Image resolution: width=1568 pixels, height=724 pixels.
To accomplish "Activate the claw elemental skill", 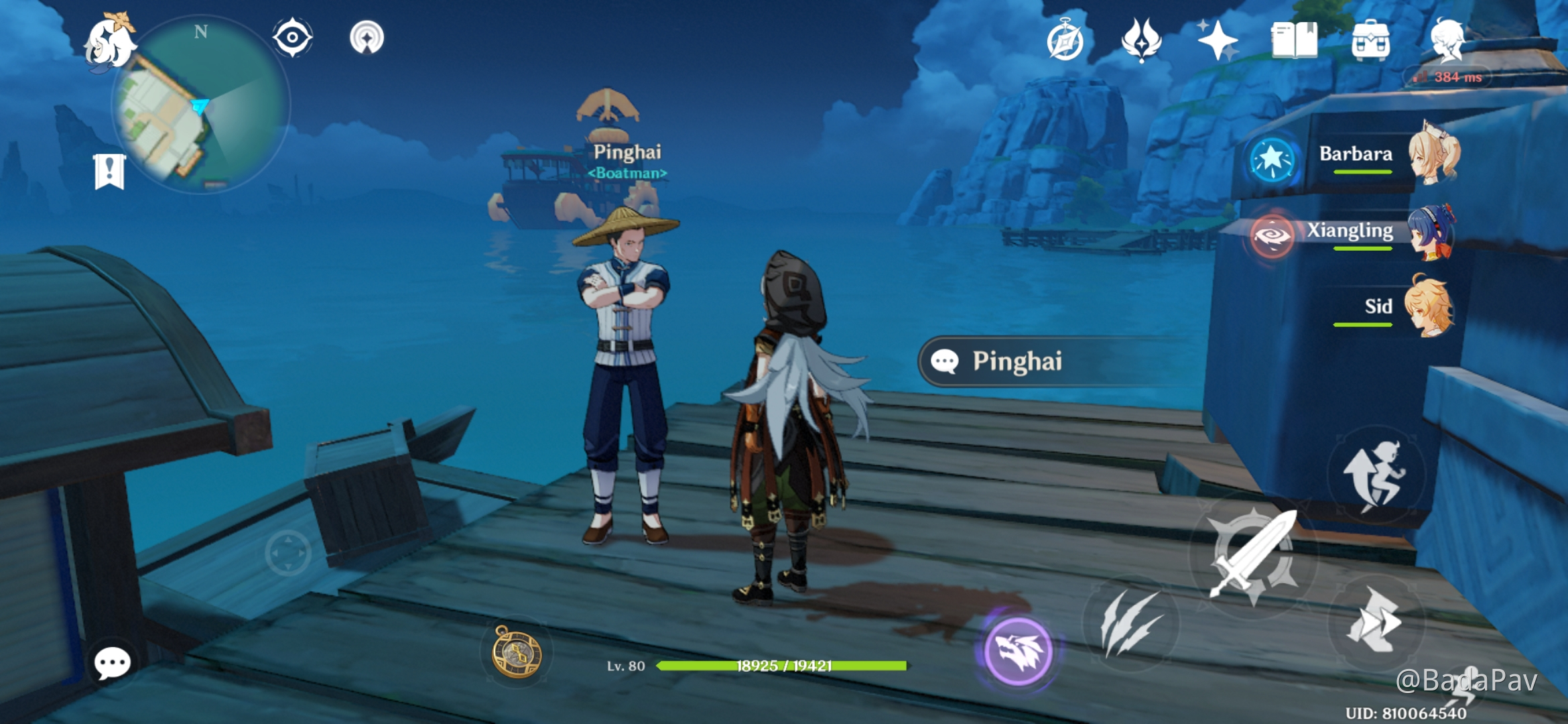I will pyautogui.click(x=1130, y=623).
